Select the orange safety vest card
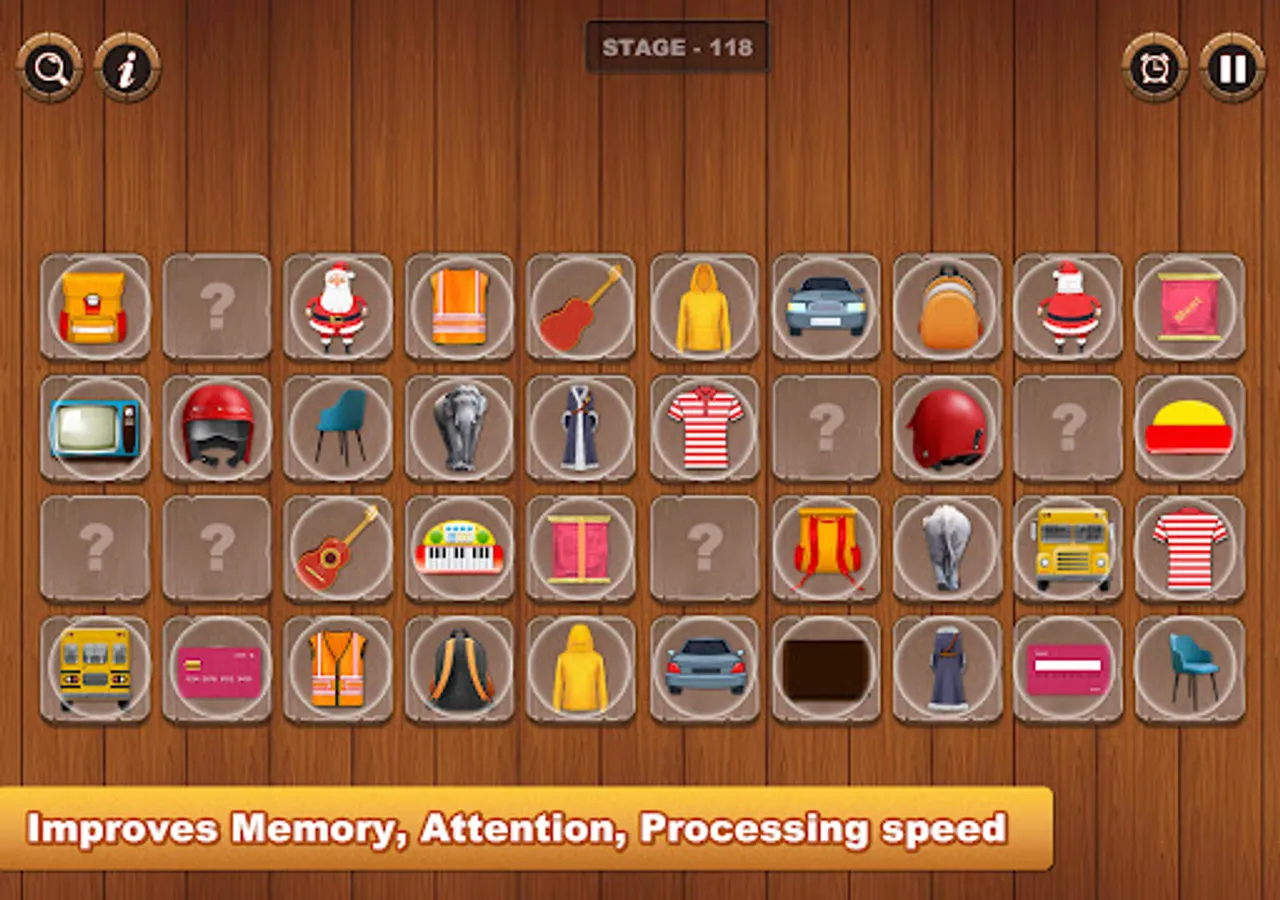 (x=460, y=306)
